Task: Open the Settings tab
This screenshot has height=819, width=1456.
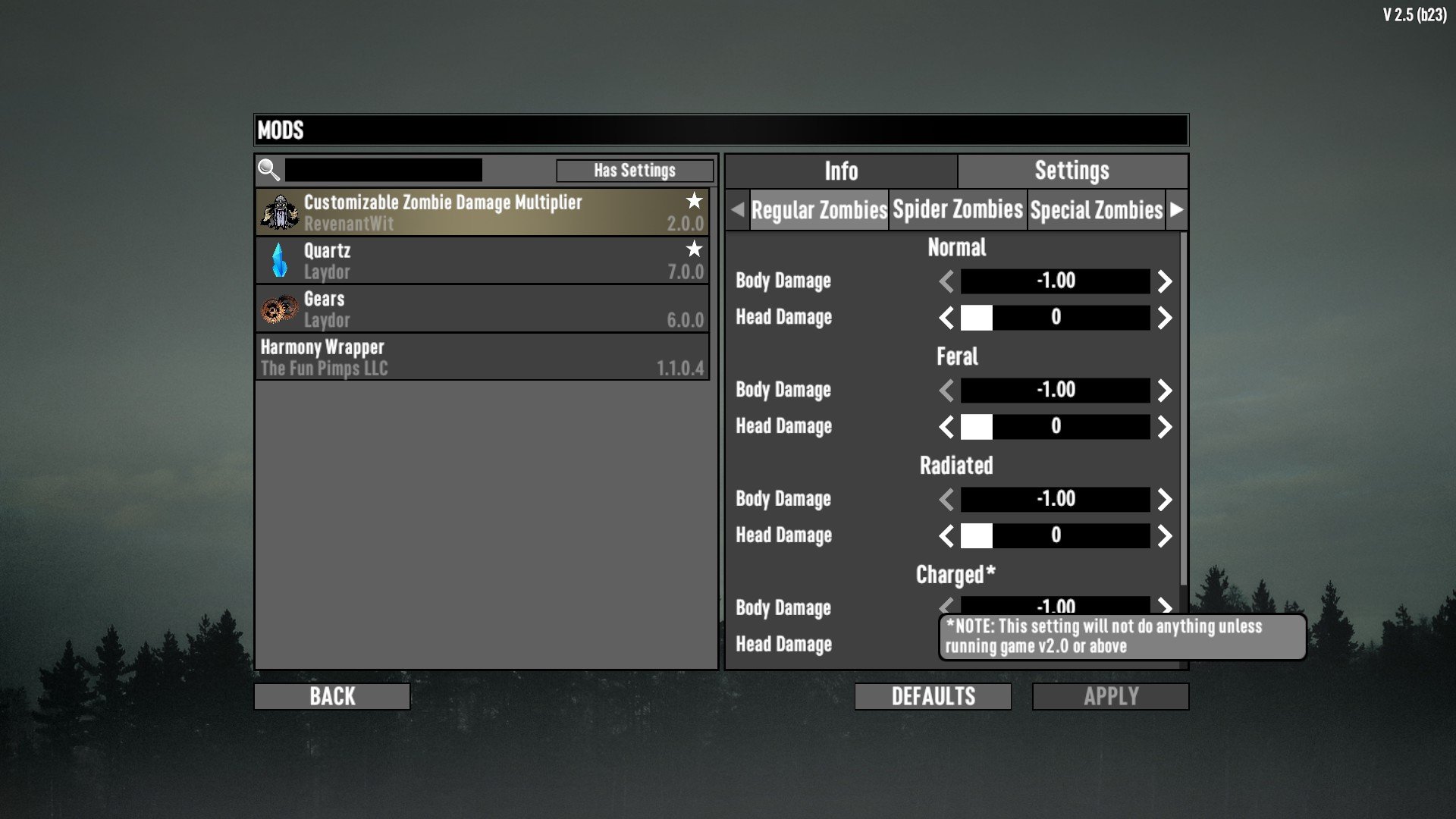Action: pyautogui.click(x=1072, y=171)
